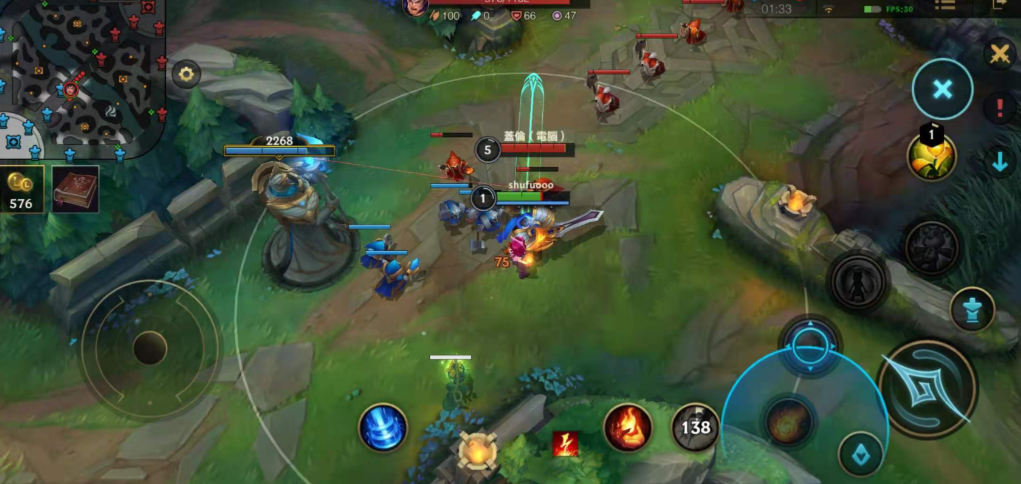Activate the blue tornado summoner spell
1021x484 pixels.
tap(383, 427)
